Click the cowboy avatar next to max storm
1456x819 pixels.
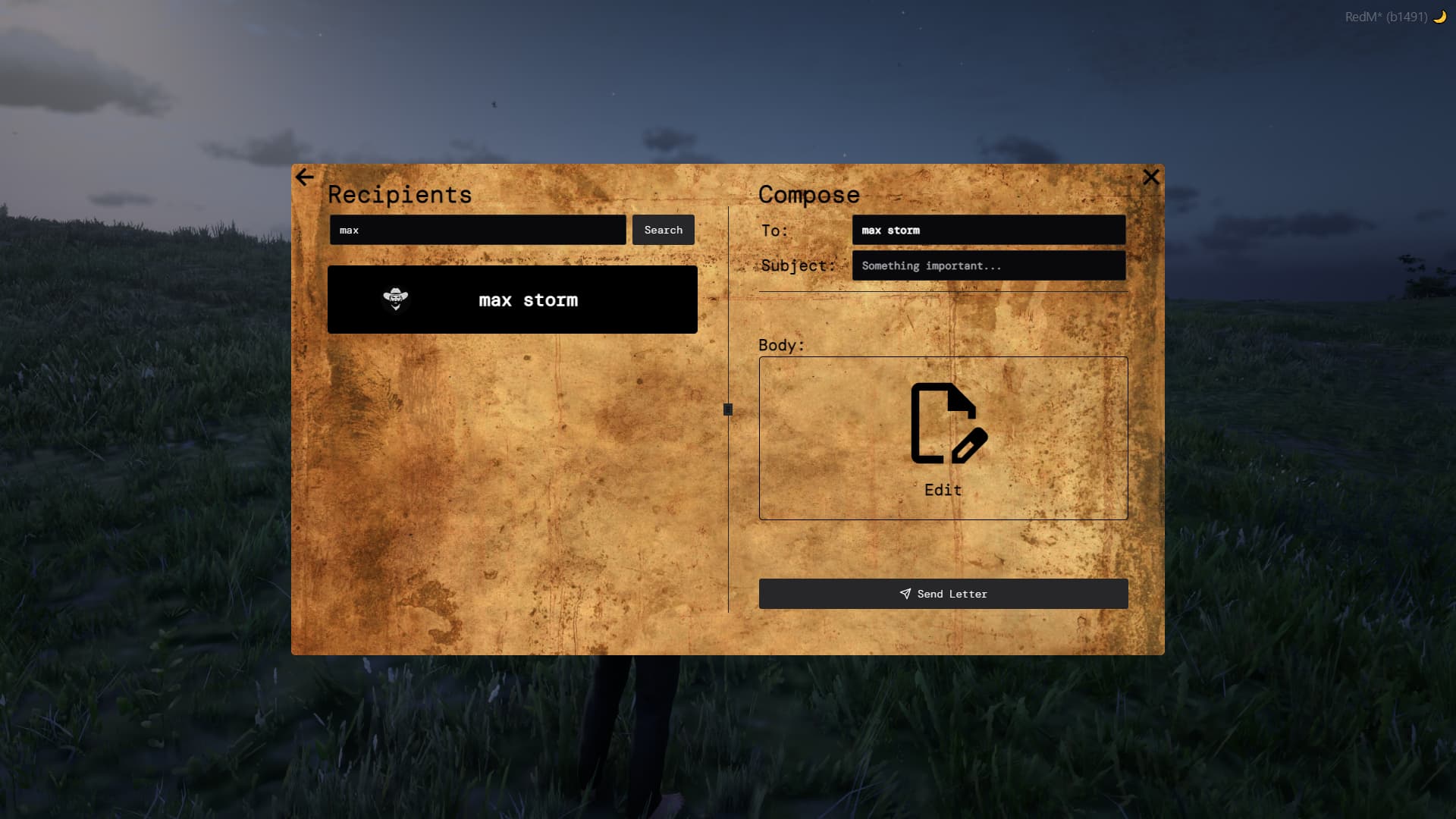tap(397, 300)
